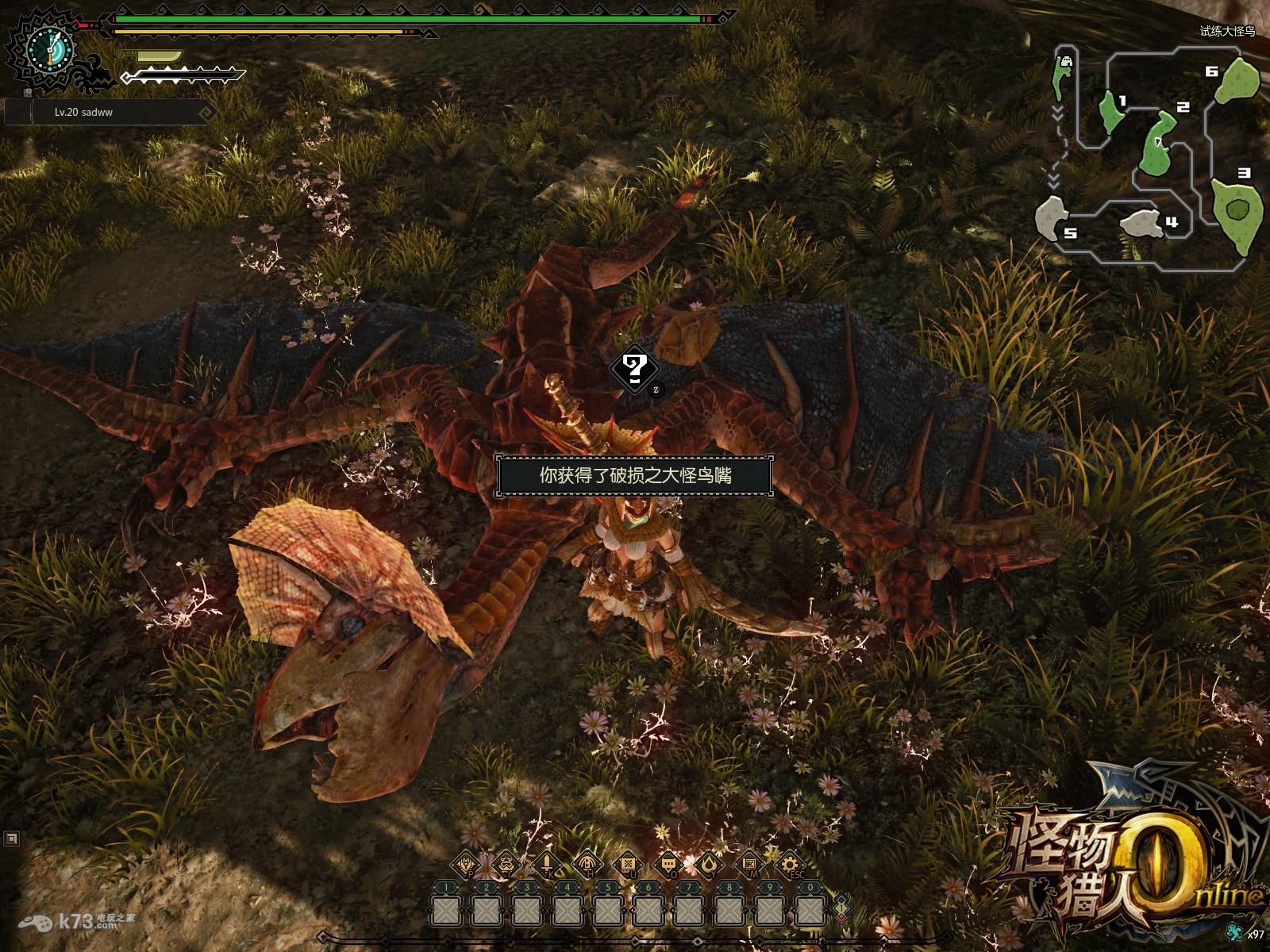Click gray zone 5 on the minimap

[1053, 216]
